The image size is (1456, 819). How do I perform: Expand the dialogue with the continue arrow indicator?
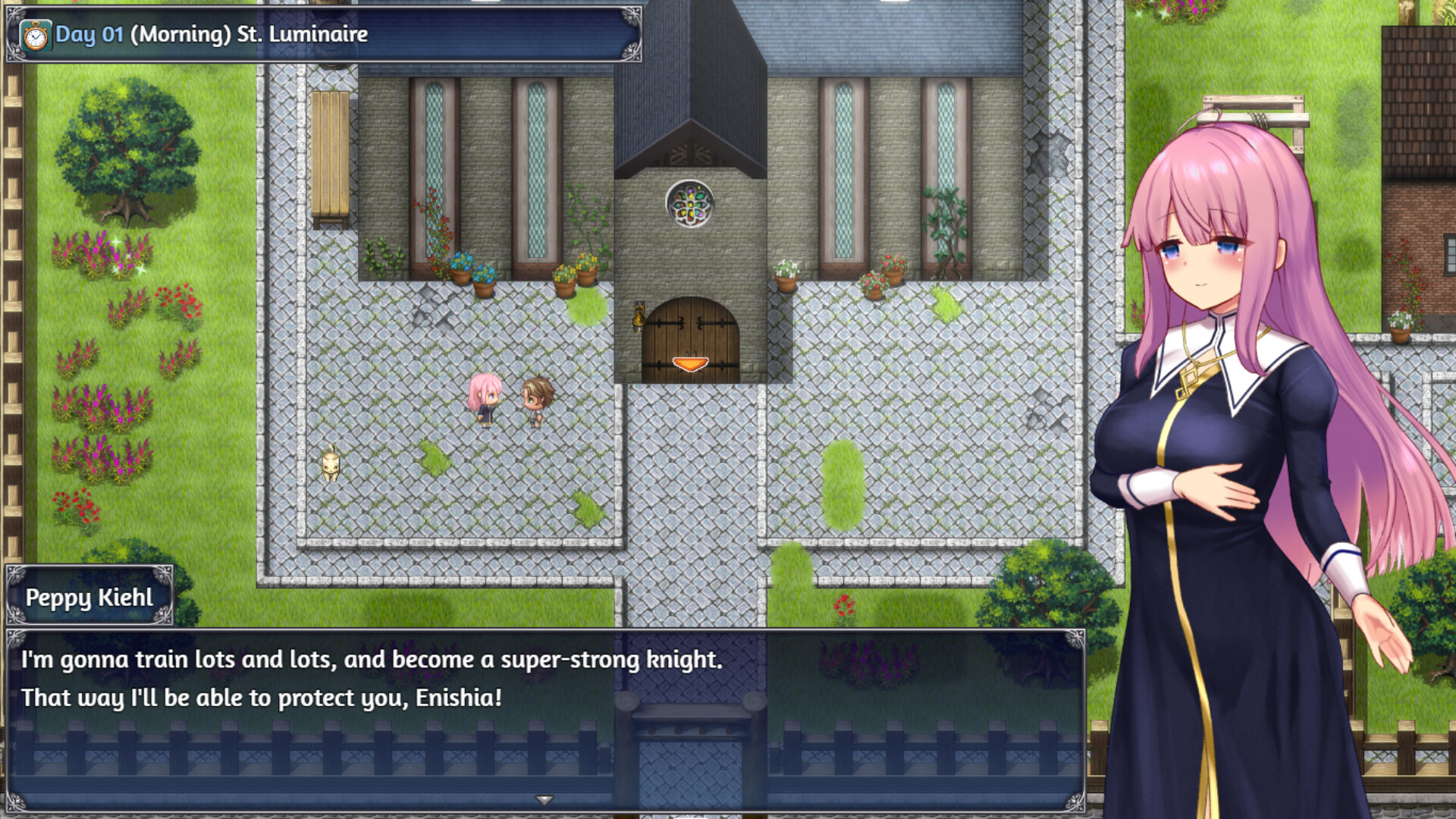point(544,799)
